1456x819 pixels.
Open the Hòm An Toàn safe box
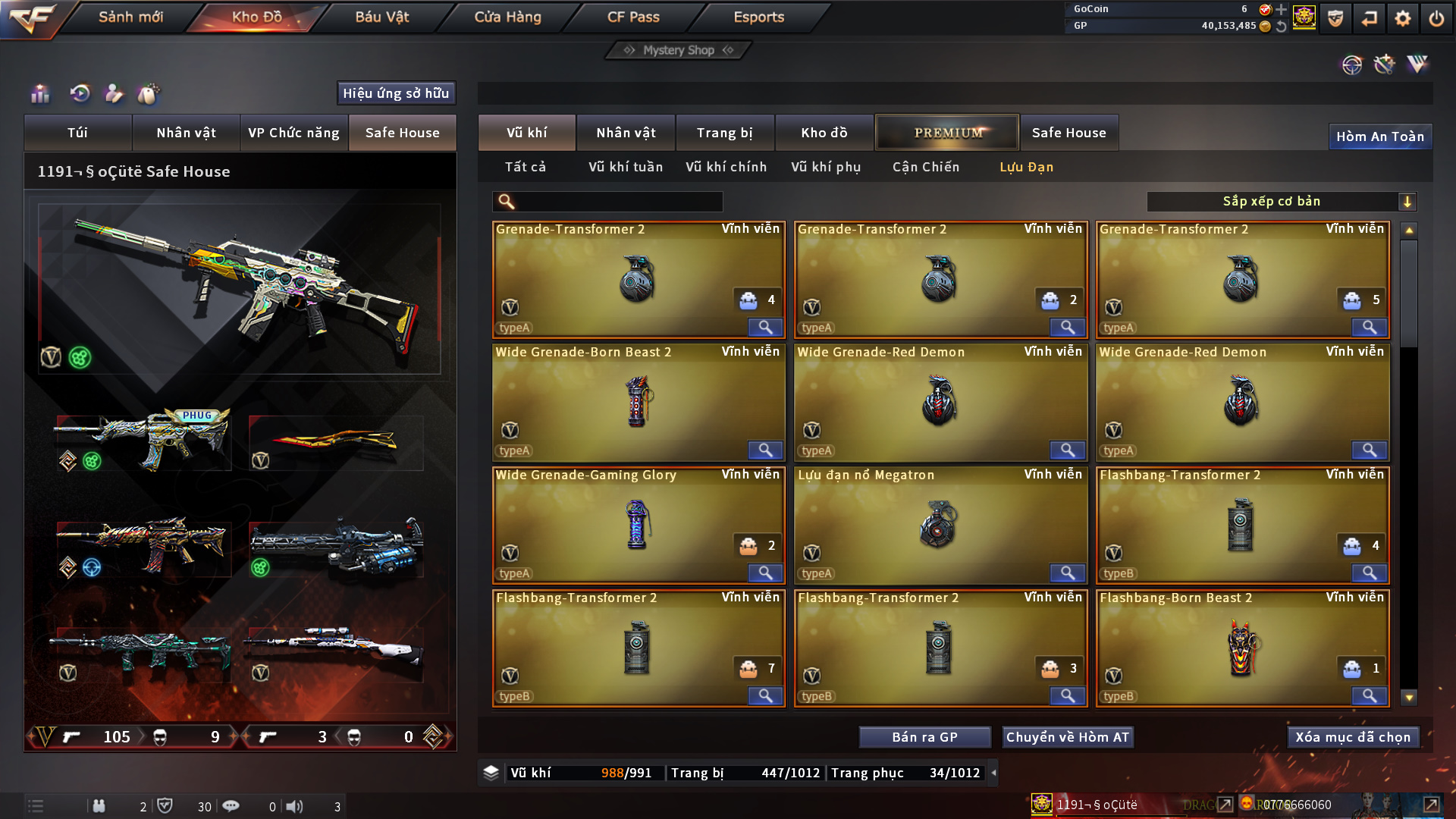click(x=1379, y=136)
